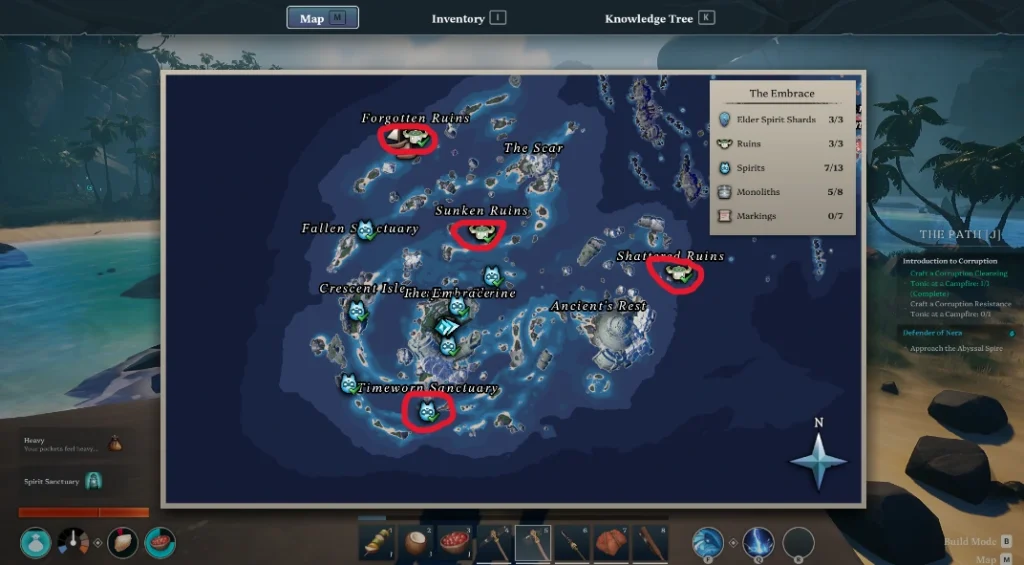Viewport: 1024px width, 565px height.
Task: Select the Fallen Sanctuary spirit marker
Action: [365, 230]
